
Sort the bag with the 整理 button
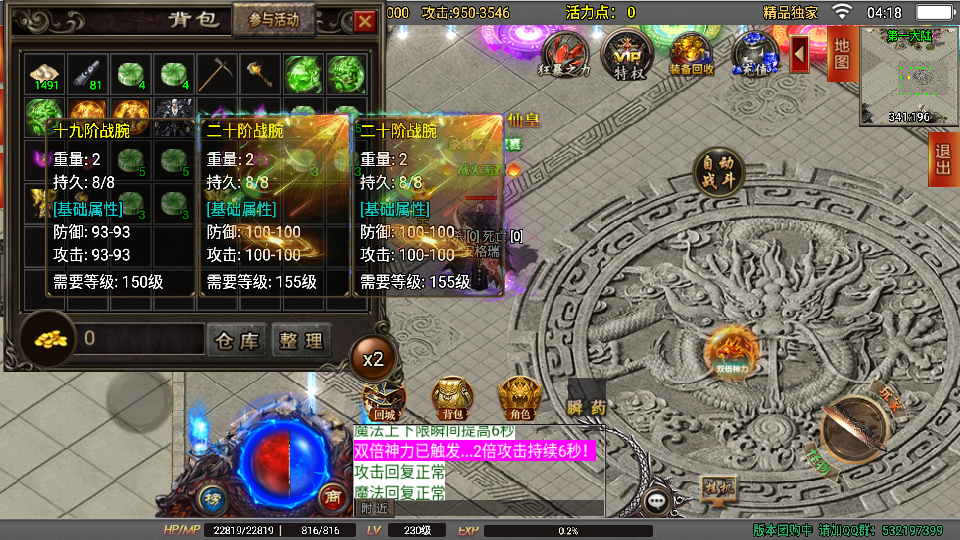pos(301,340)
